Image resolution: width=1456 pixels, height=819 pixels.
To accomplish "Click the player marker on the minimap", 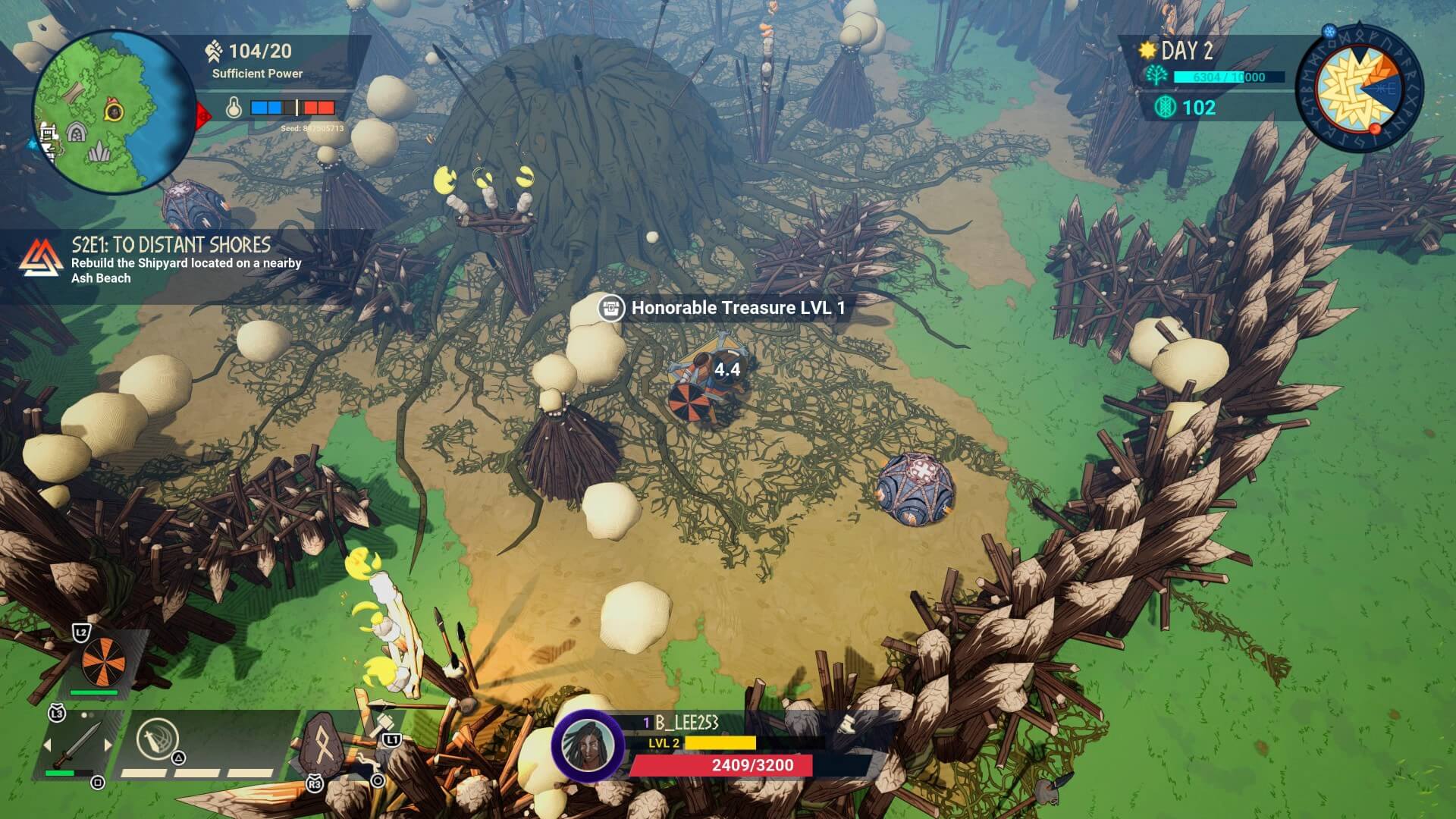I will pyautogui.click(x=115, y=112).
